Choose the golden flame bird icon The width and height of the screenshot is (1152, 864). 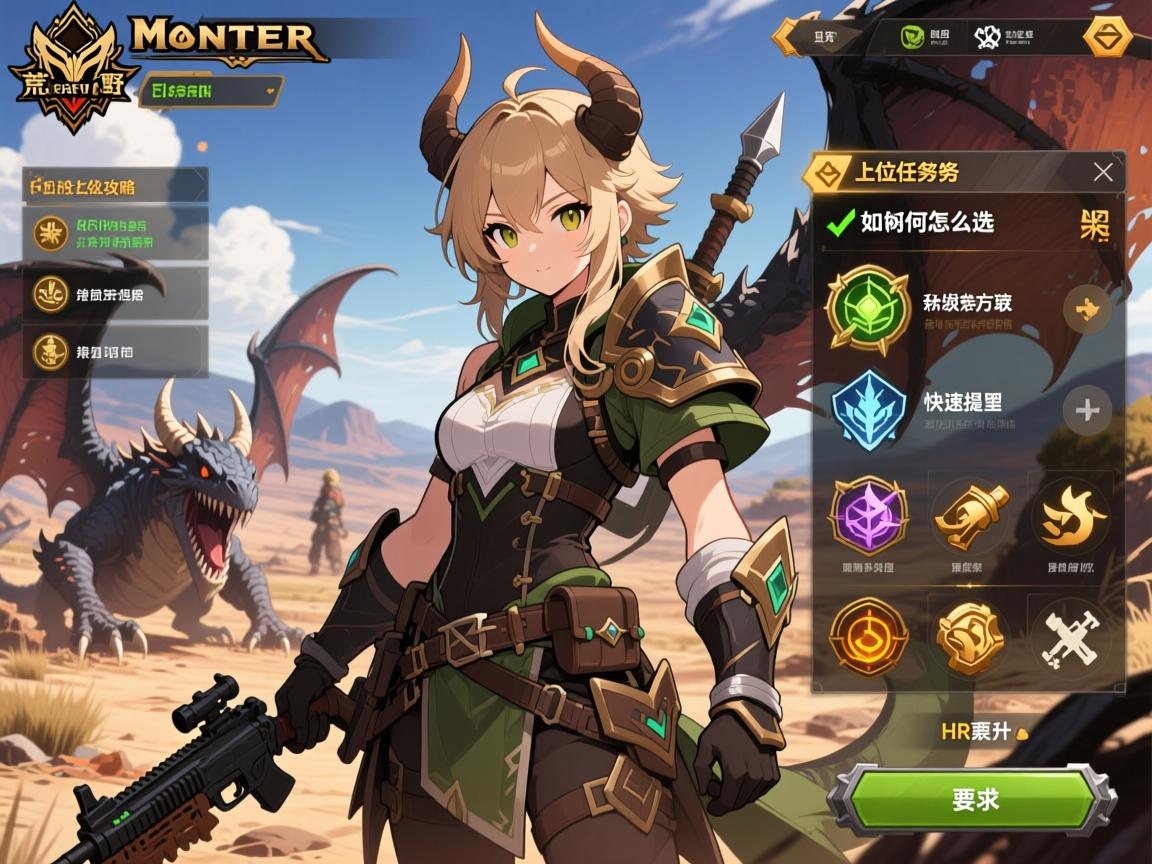(1071, 514)
